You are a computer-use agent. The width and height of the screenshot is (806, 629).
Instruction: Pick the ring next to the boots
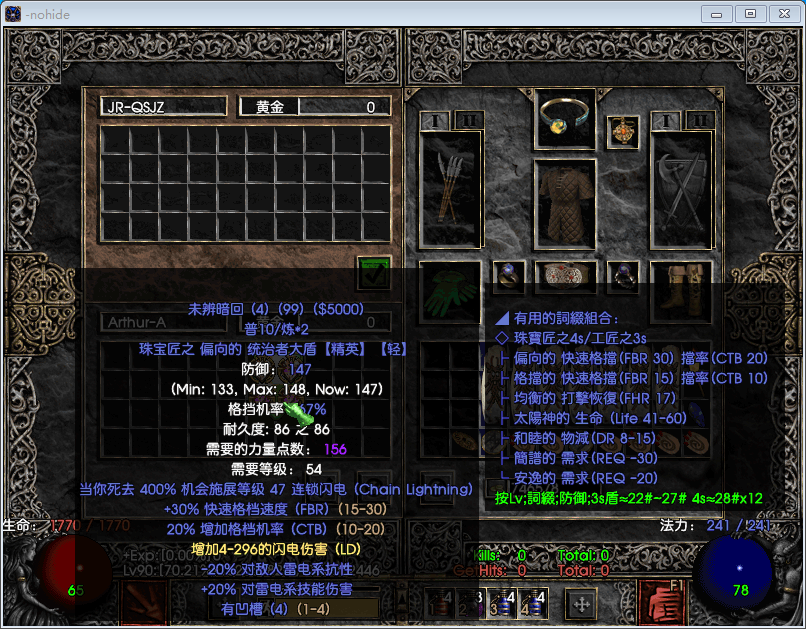(623, 275)
